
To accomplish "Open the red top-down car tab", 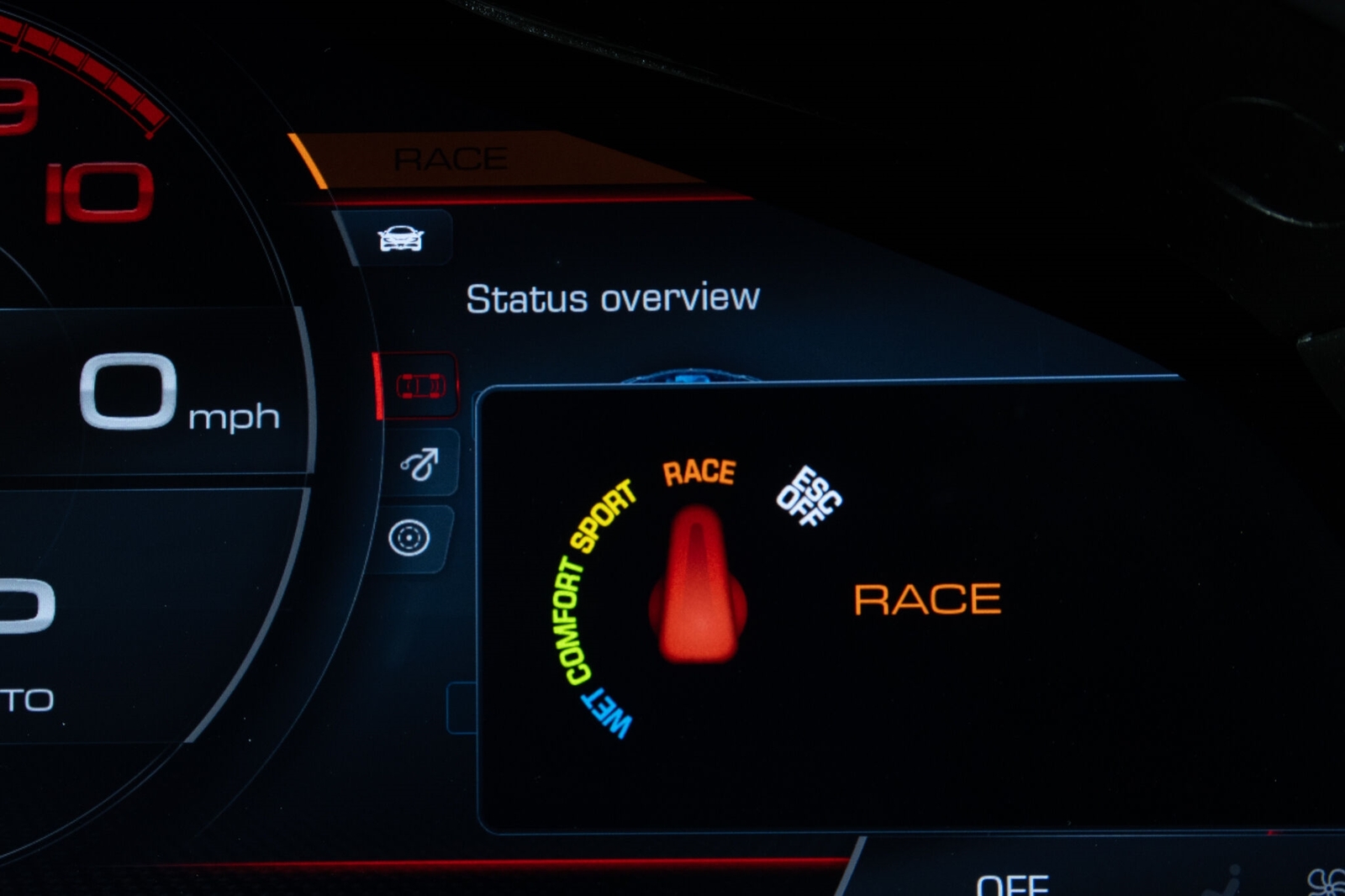I will coord(420,386).
